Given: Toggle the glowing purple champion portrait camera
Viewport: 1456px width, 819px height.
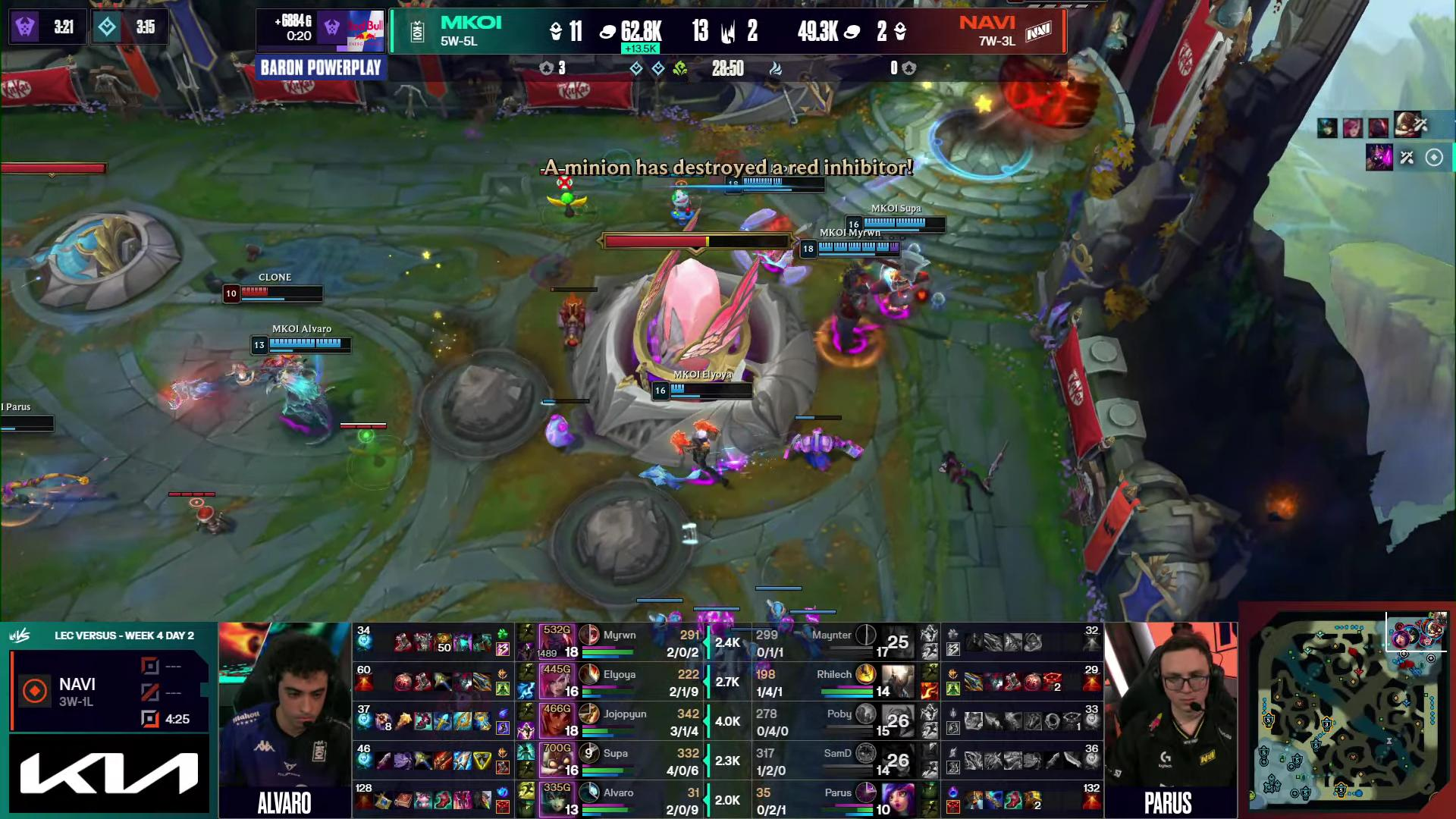Looking at the screenshot, I should (x=1379, y=158).
